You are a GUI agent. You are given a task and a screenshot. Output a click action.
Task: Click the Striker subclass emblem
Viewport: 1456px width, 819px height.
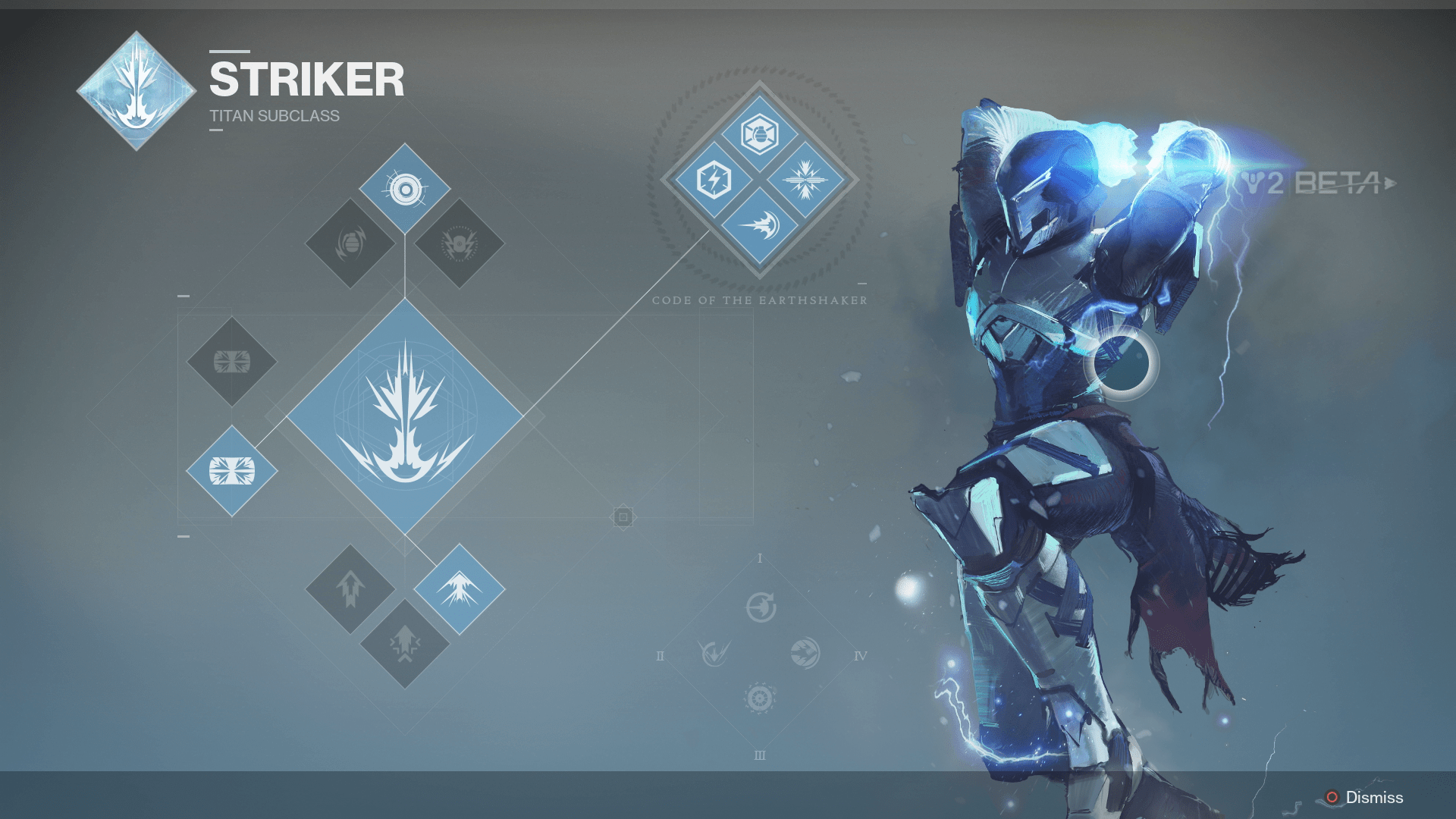(x=136, y=91)
